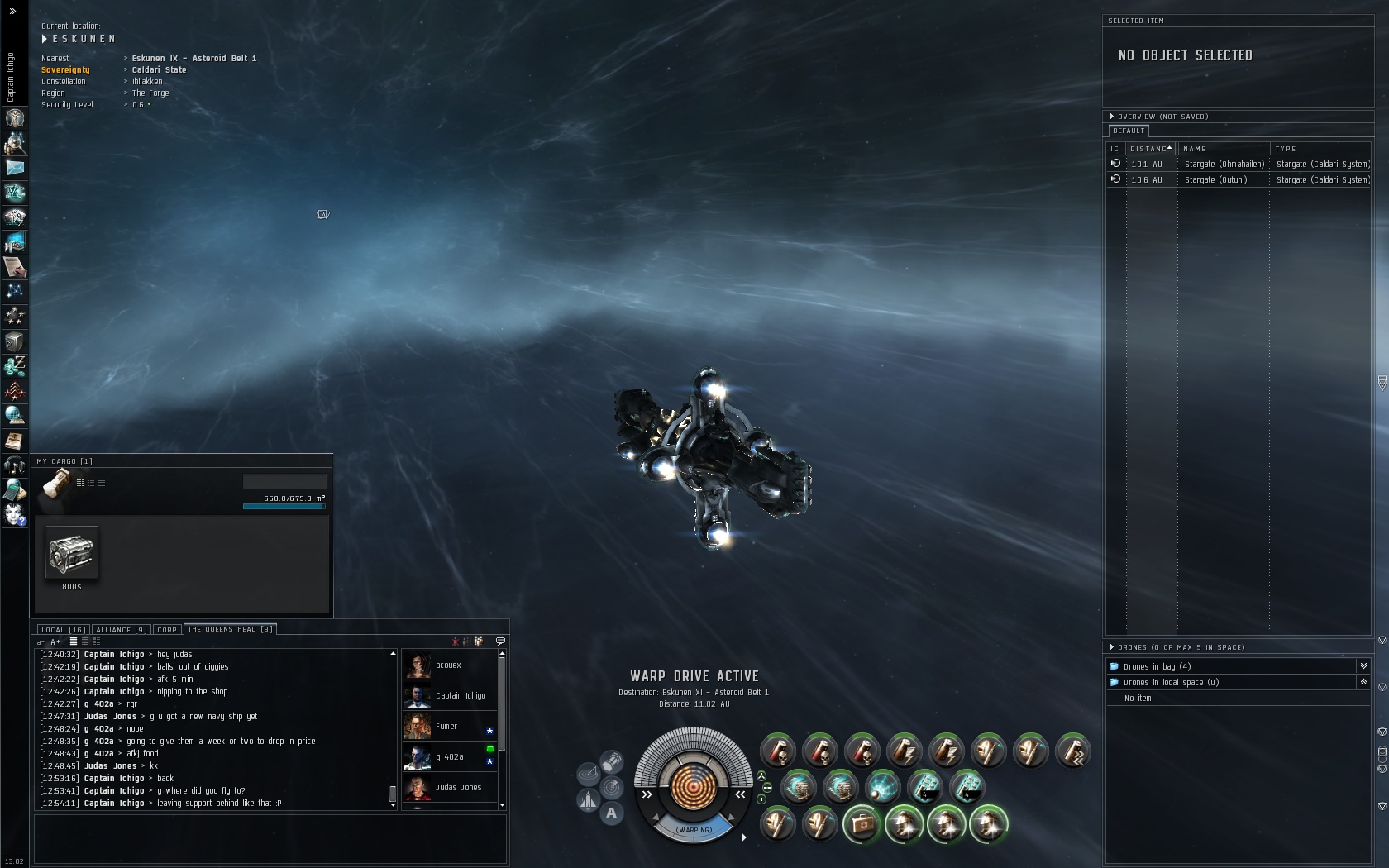Switch to the Local chat tab
Screen dimensions: 1389x868
(x=62, y=630)
